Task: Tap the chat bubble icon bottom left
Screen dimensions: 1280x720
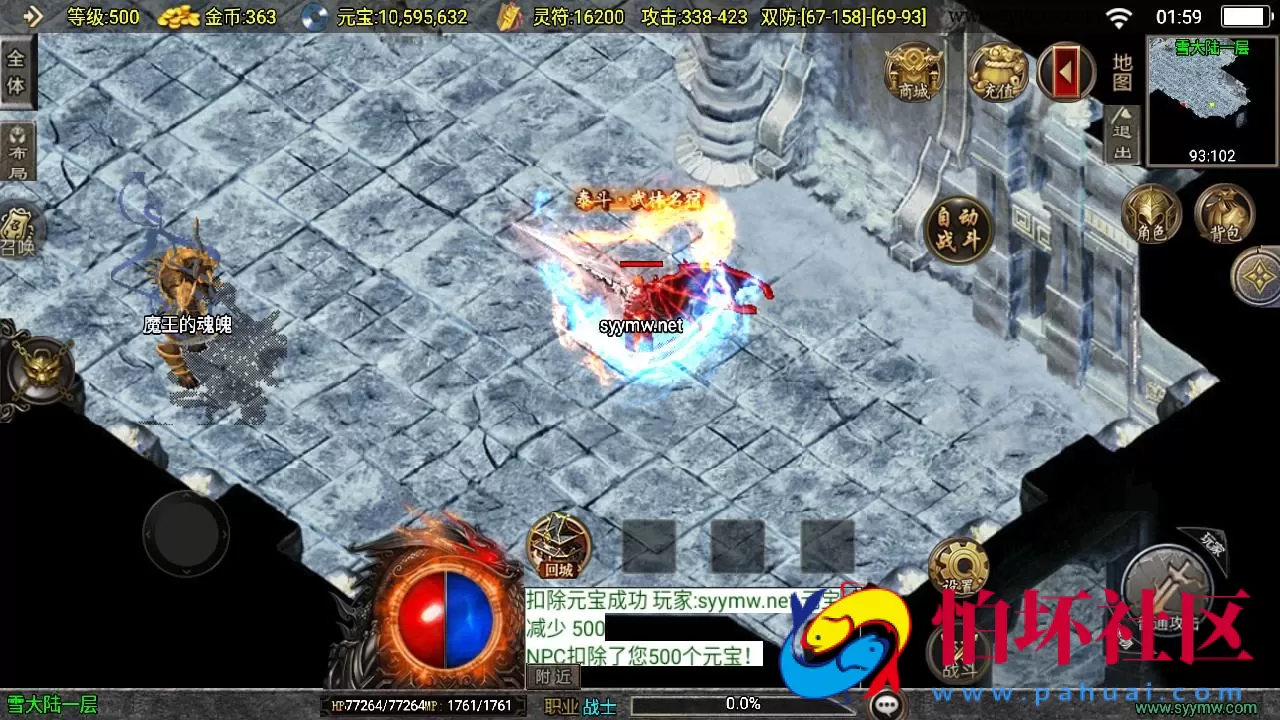Action: point(886,703)
